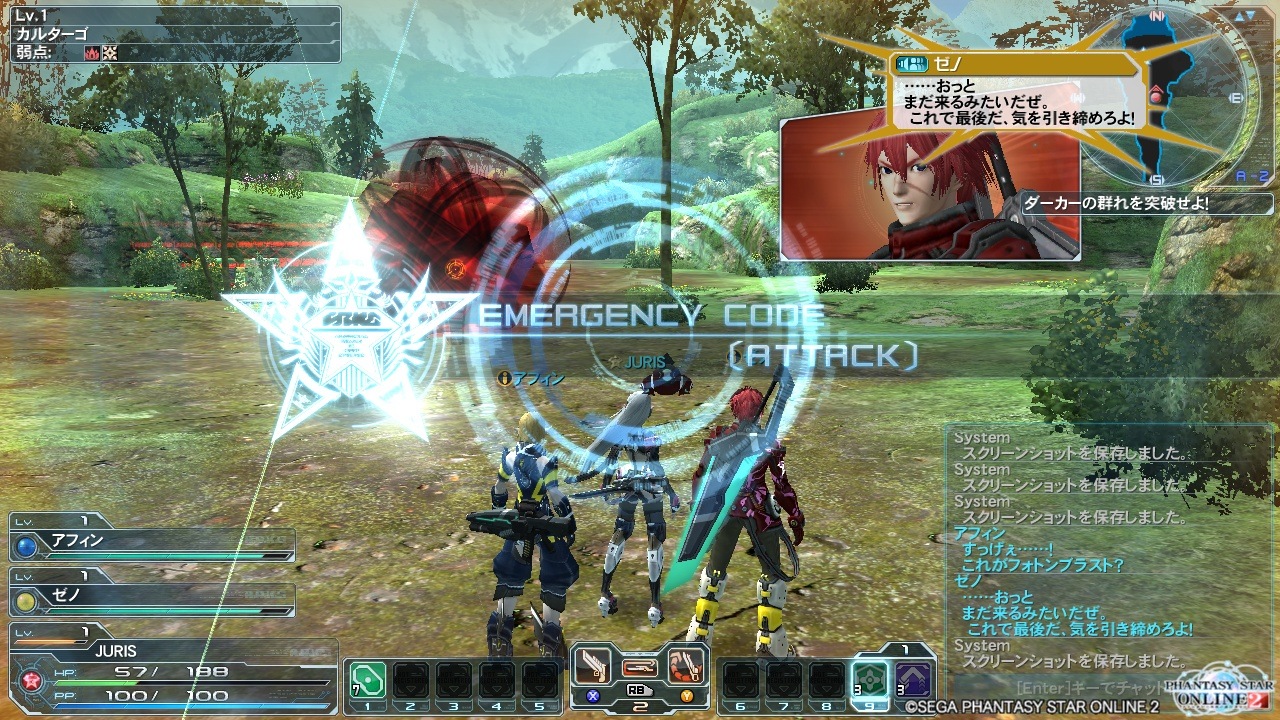Trigger the purple chevron skill icon

point(912,680)
